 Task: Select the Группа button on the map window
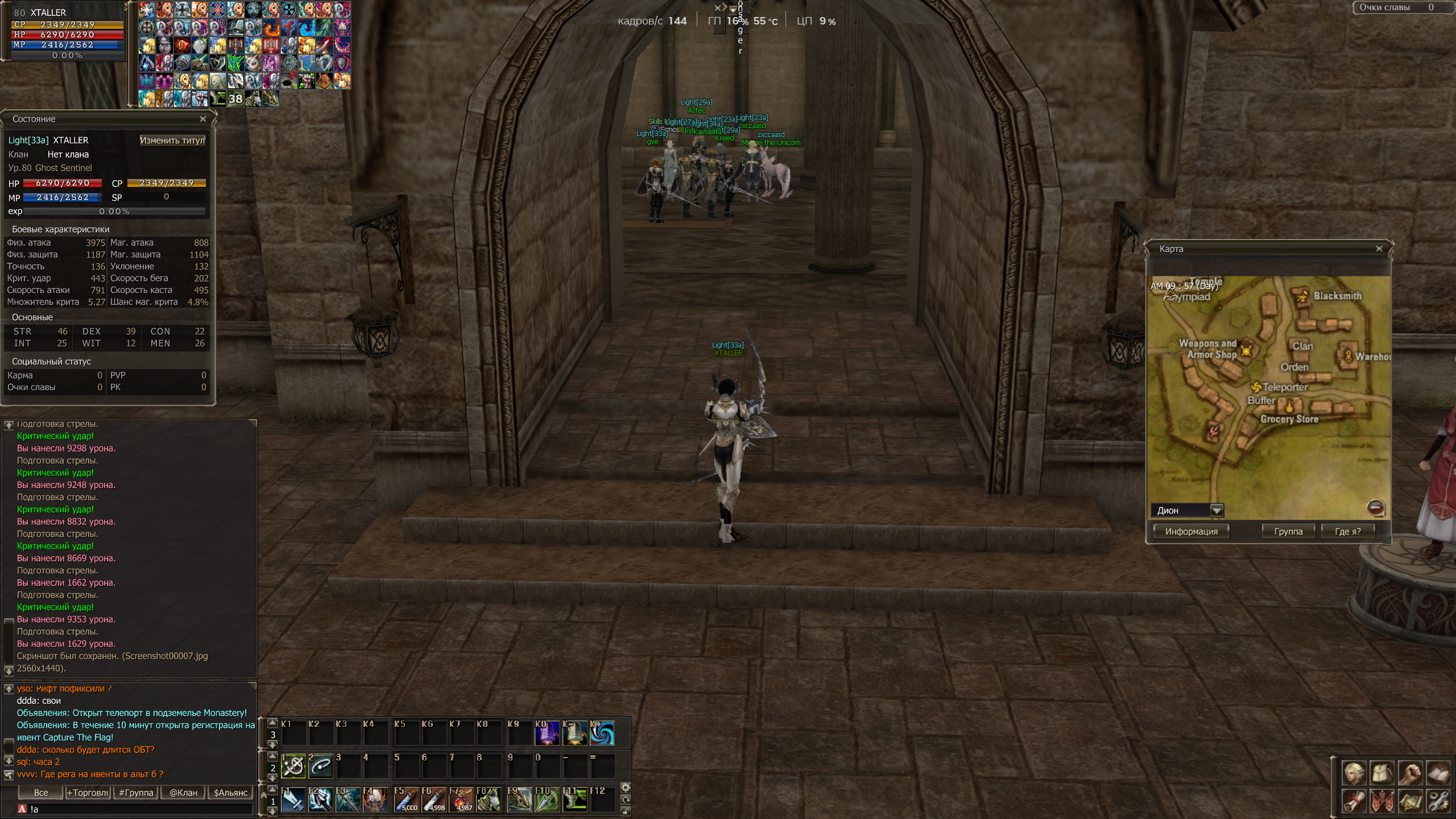tap(1288, 531)
